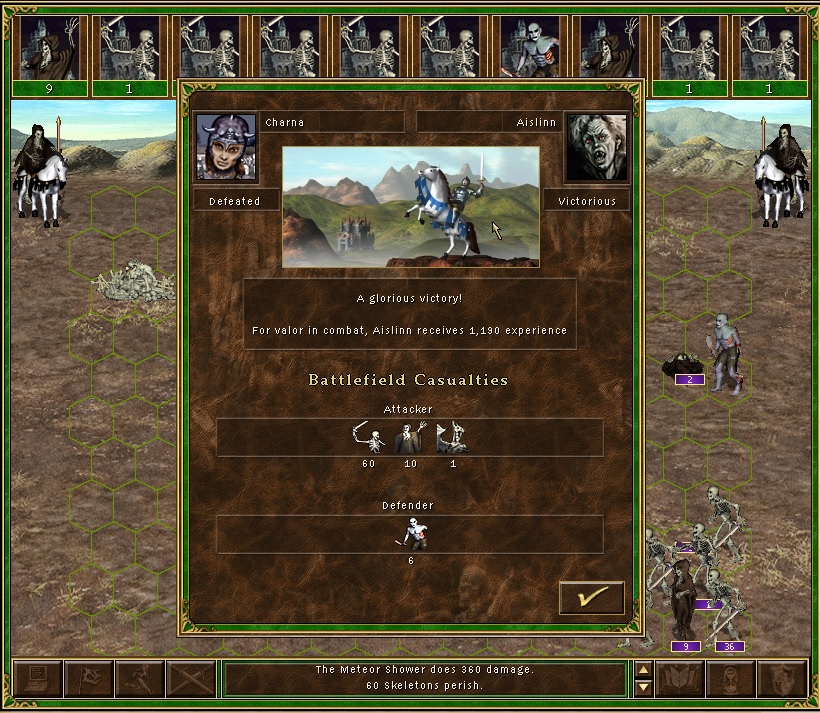Click Charna's hero portrait
Viewport: 820px width, 713px height.
[x=226, y=147]
